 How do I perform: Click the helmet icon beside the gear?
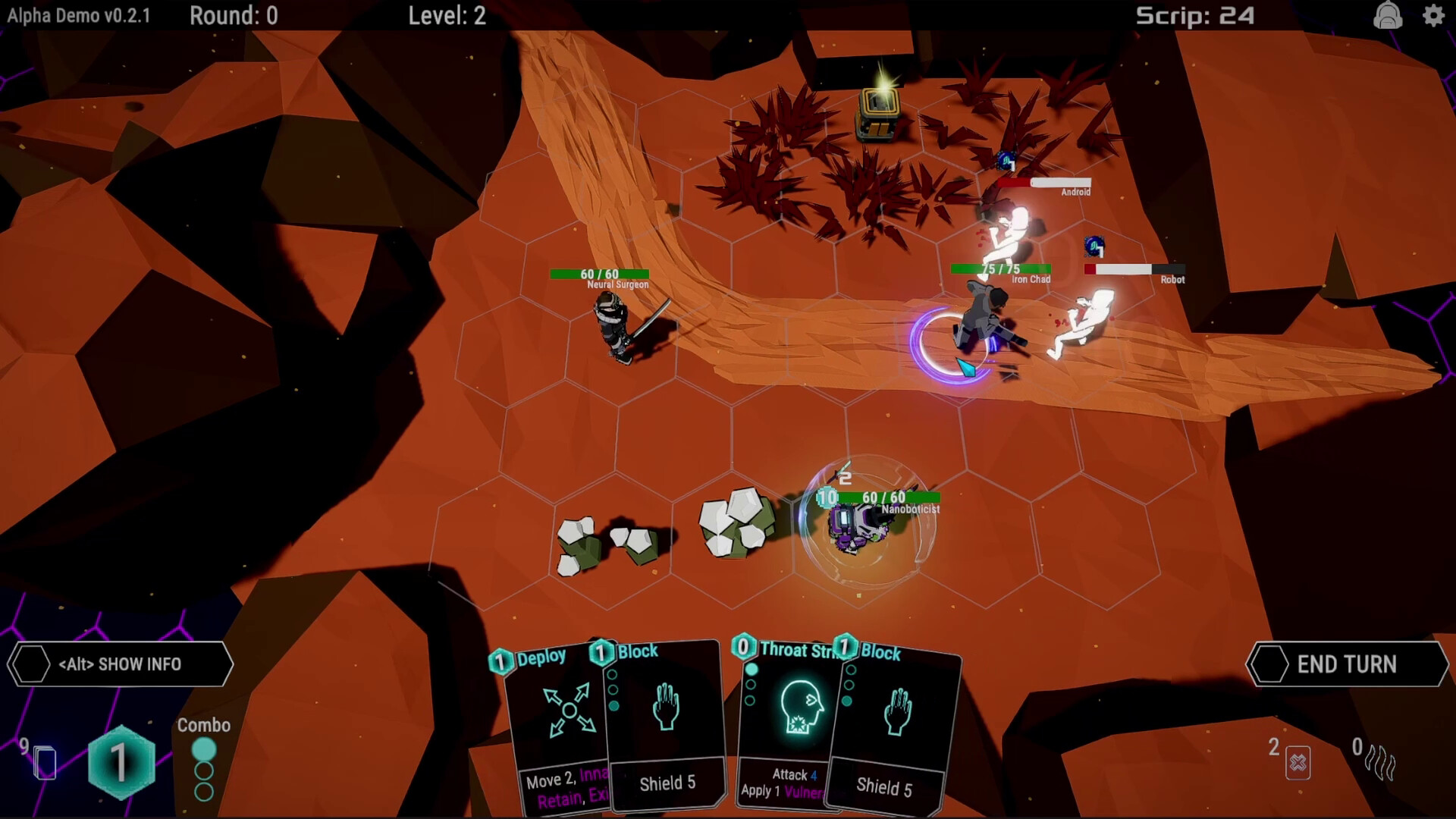tap(1387, 16)
